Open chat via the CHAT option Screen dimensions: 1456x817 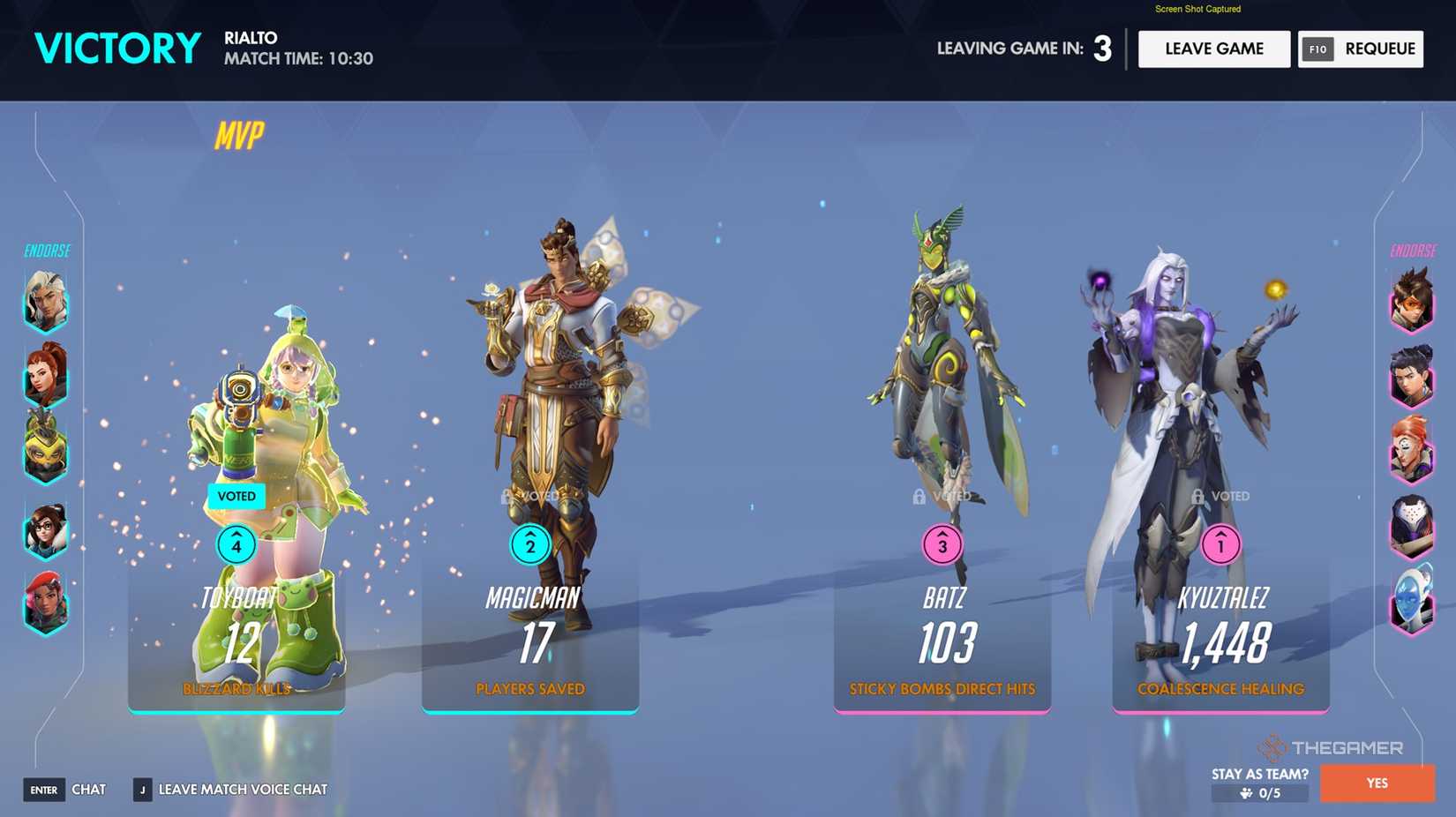click(89, 789)
